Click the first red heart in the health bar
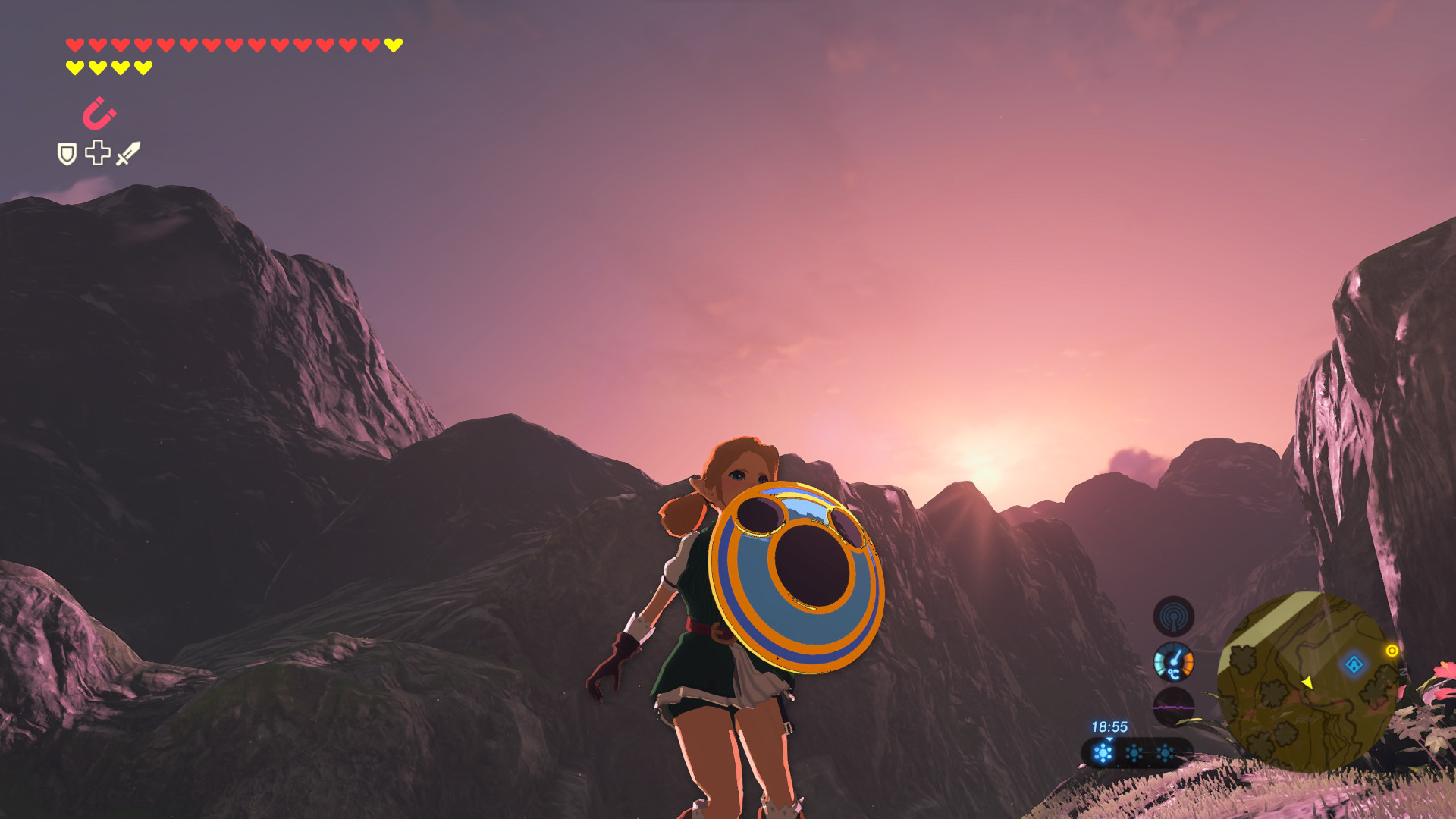This screenshot has height=819, width=1456. coord(75,45)
